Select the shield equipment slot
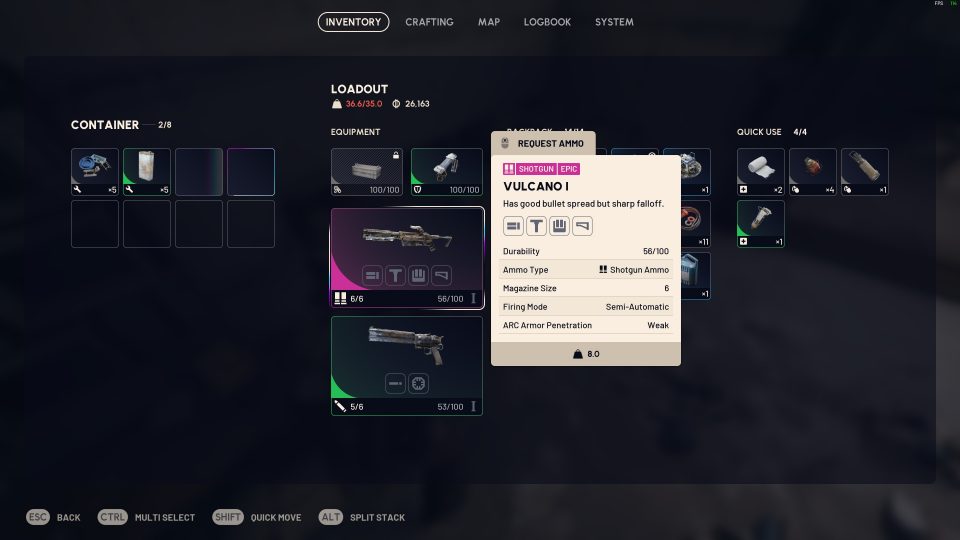The width and height of the screenshot is (960, 540). [447, 172]
